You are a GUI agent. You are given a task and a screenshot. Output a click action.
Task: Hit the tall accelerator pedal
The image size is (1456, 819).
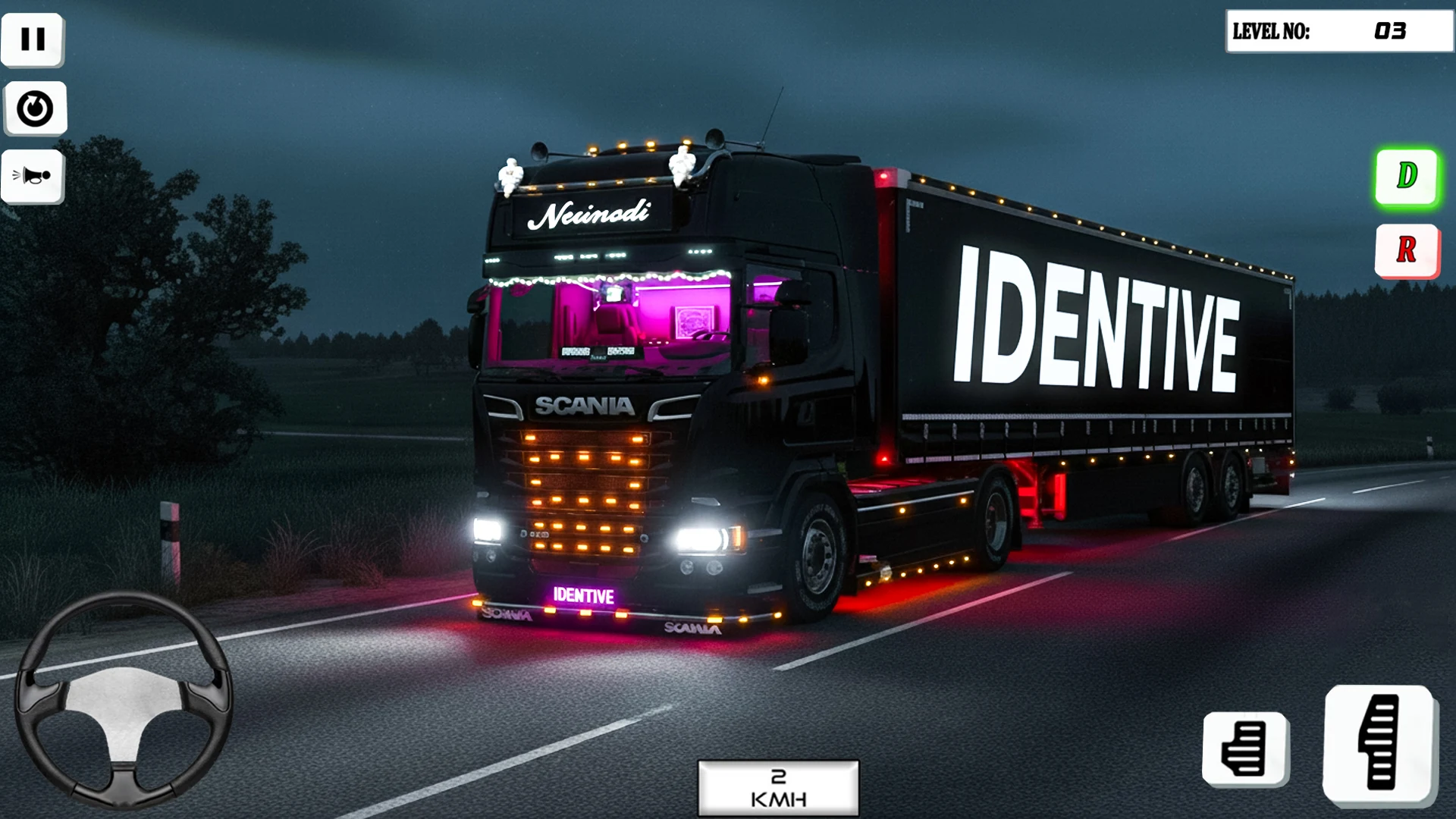coord(1379,743)
